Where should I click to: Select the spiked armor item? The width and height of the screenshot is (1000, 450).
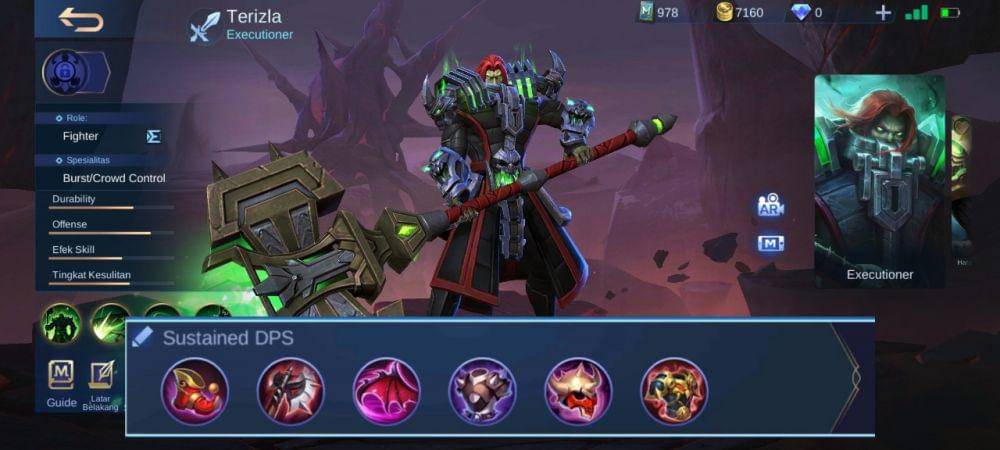(482, 391)
